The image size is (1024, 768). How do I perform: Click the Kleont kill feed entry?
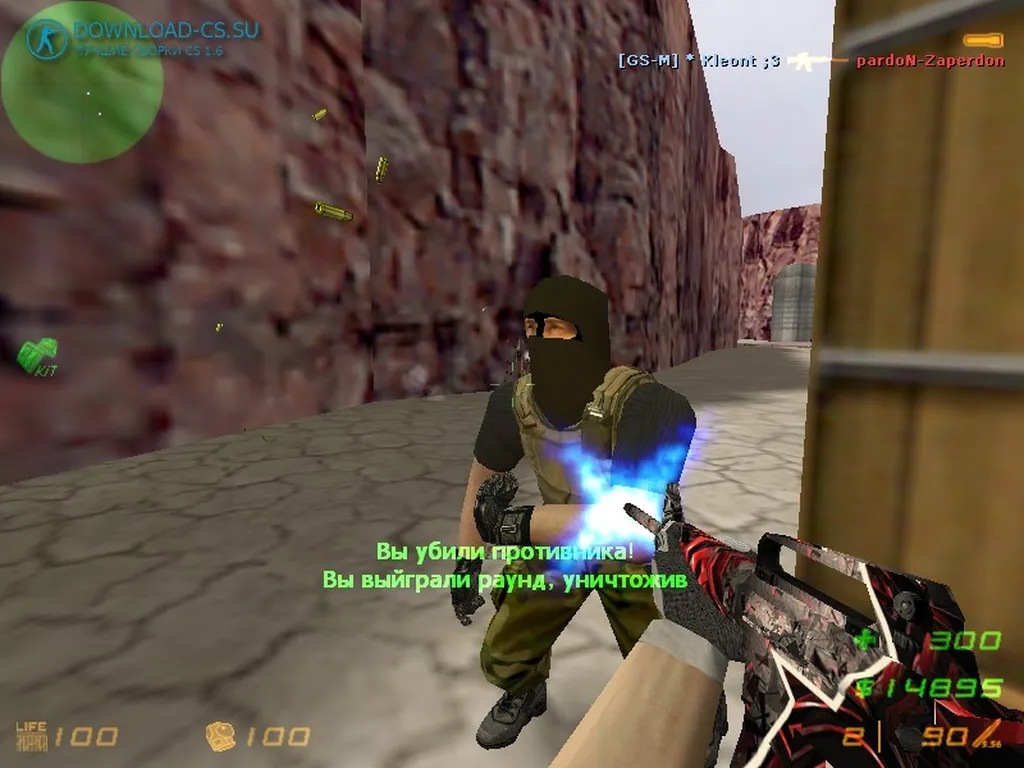click(699, 60)
